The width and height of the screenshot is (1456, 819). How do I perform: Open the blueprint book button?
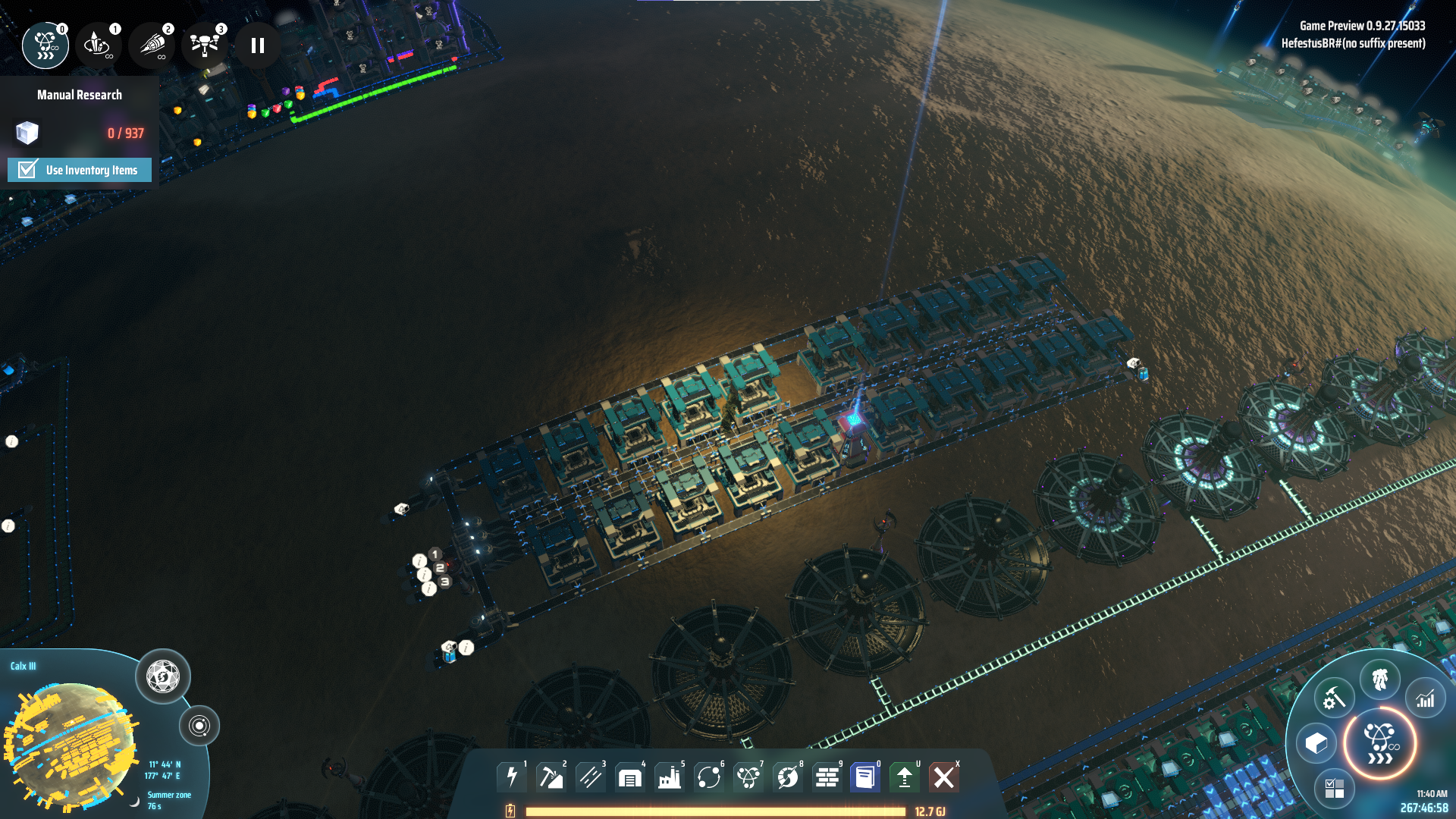tap(864, 777)
